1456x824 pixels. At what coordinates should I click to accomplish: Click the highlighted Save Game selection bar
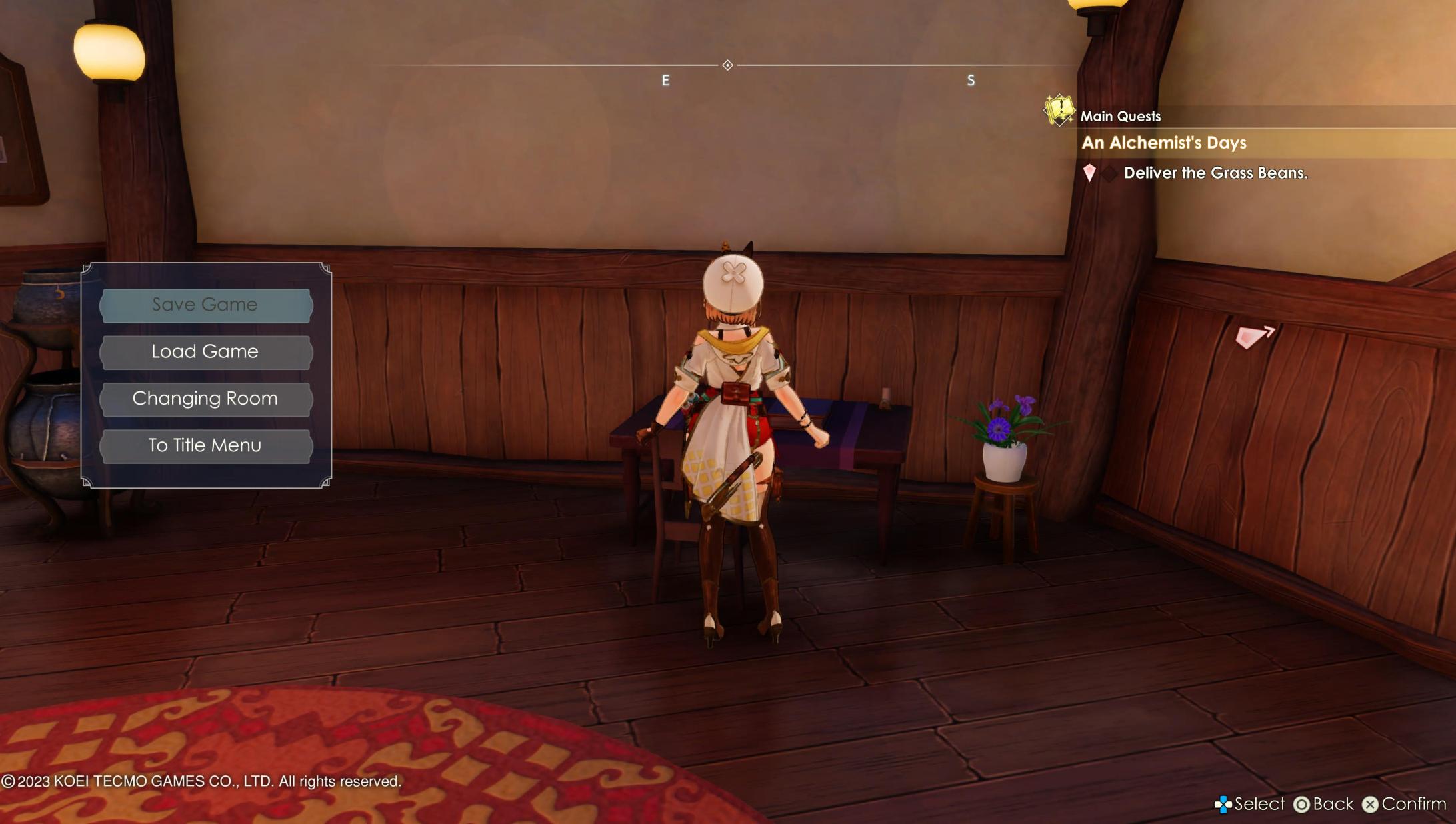tap(205, 305)
